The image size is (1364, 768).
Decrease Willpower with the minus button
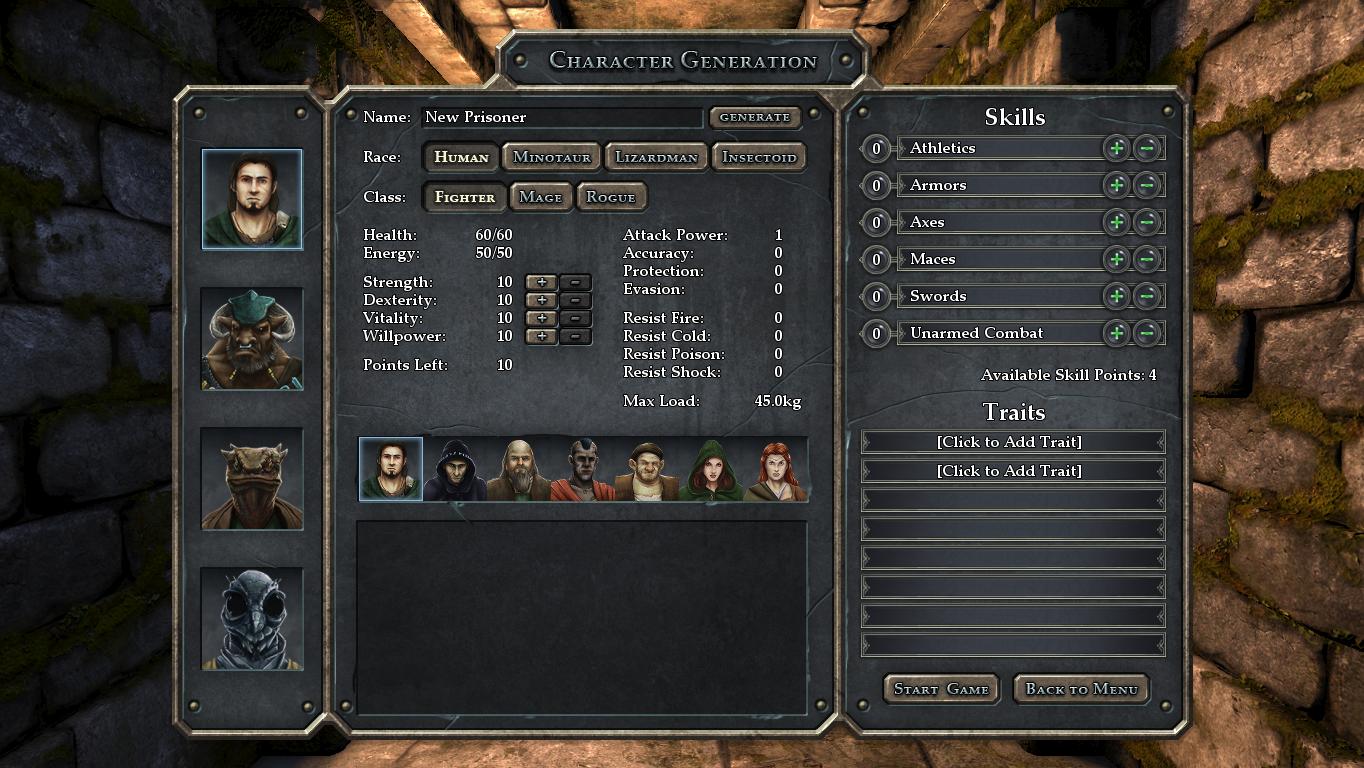click(575, 336)
